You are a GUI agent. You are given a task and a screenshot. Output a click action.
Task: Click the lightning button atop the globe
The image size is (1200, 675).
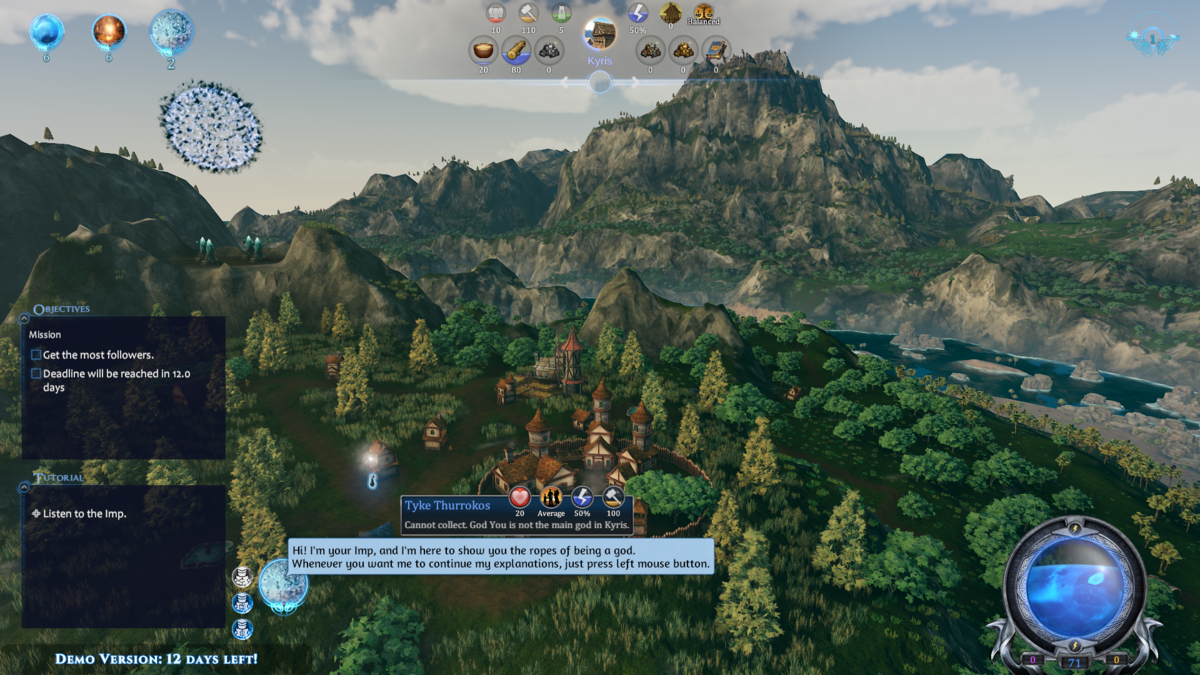coord(1074,527)
